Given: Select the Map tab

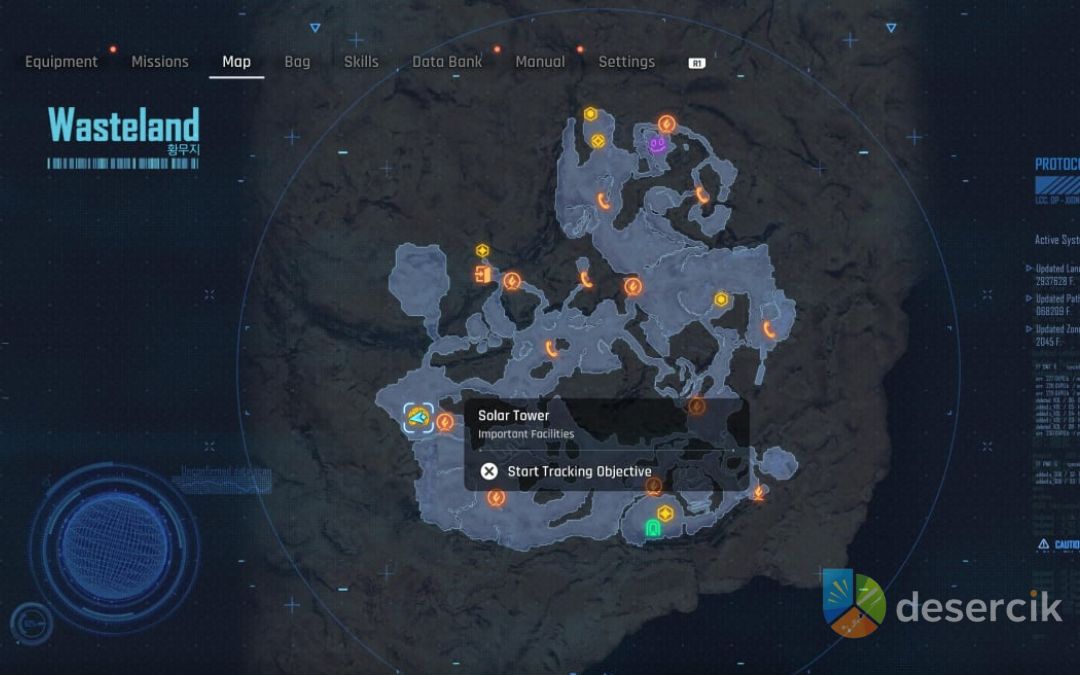Looking at the screenshot, I should point(236,62).
